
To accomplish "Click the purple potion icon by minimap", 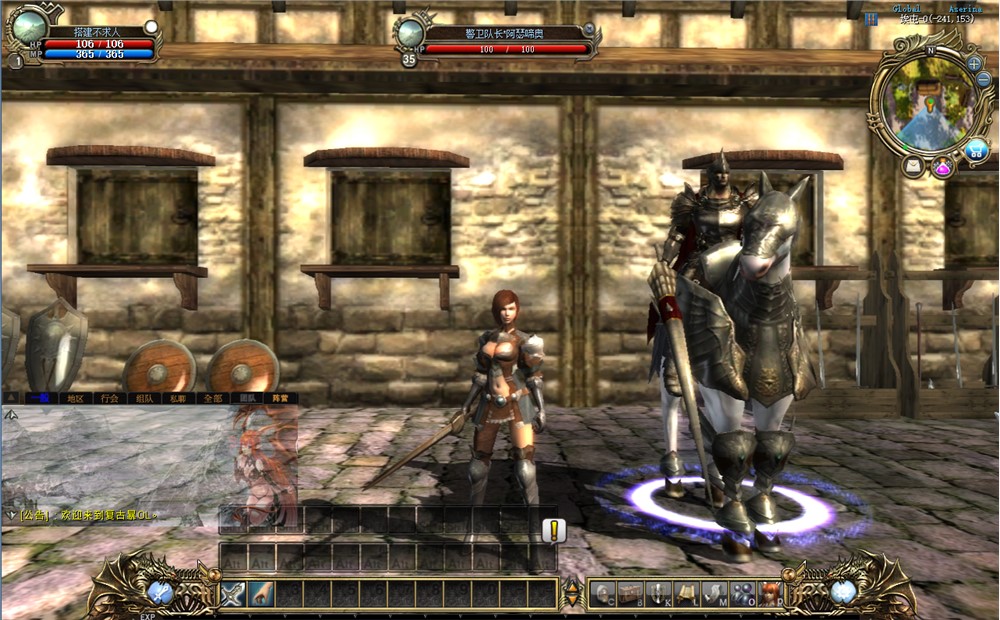I will point(943,167).
